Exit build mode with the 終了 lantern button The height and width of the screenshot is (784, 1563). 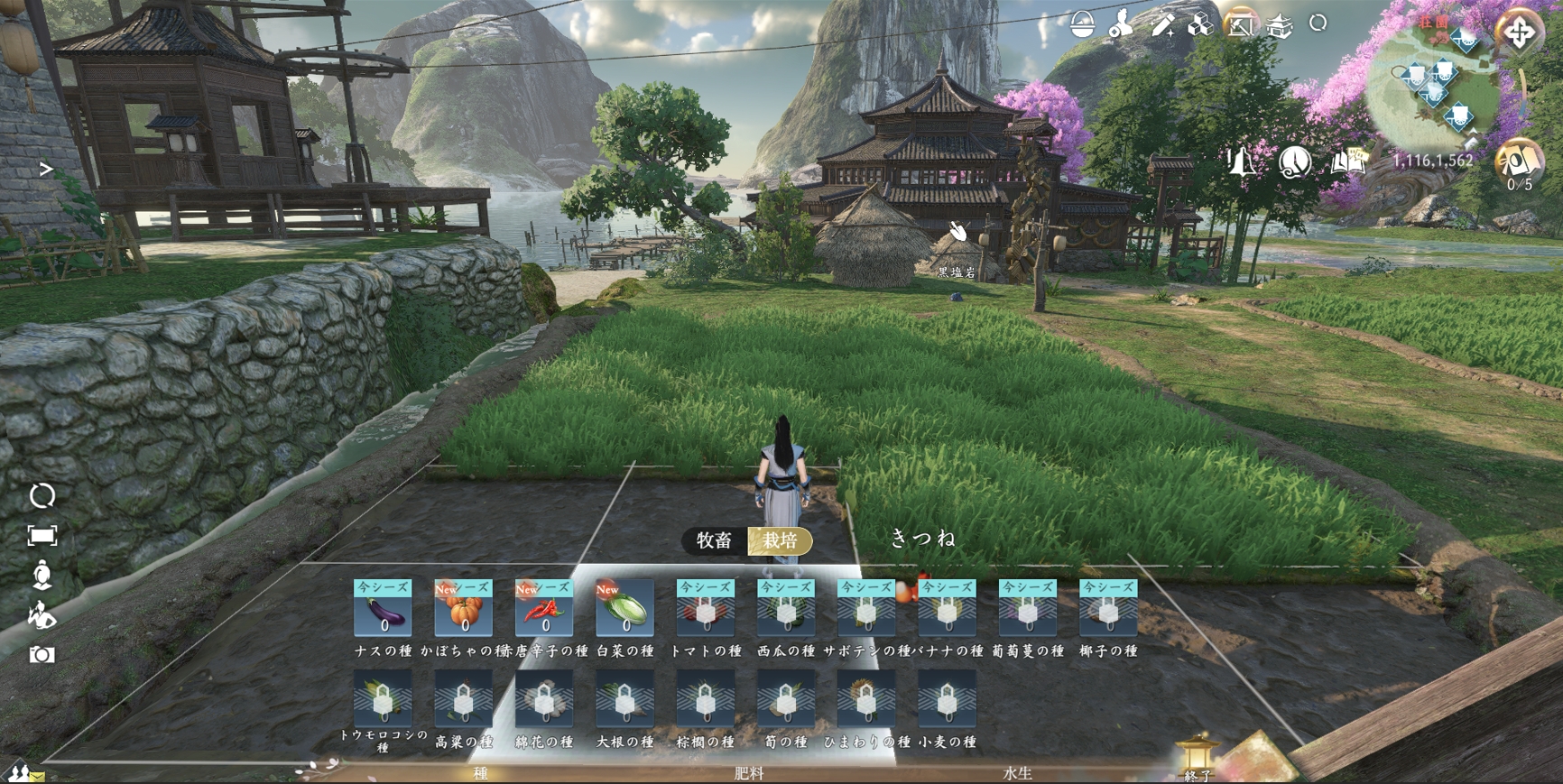tap(1198, 758)
